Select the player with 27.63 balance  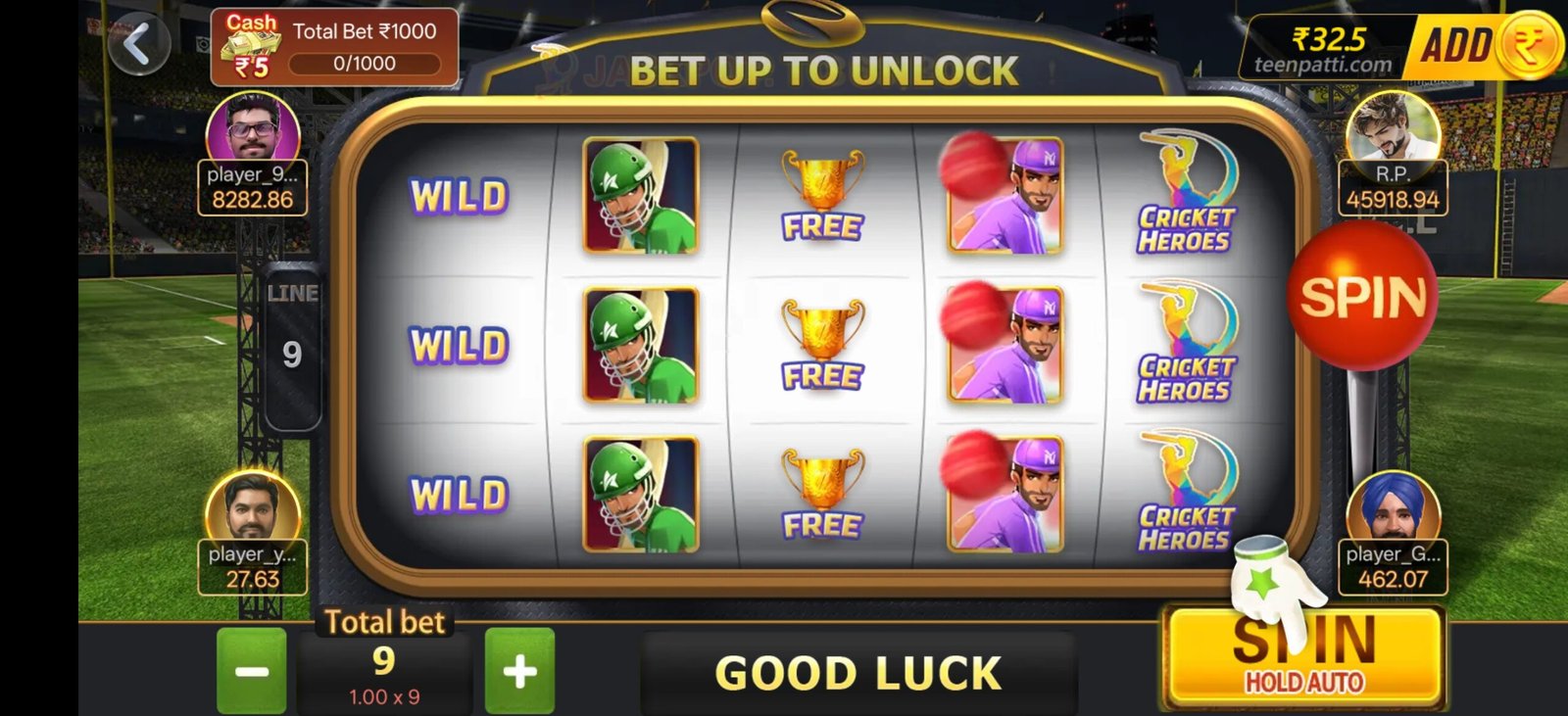click(252, 510)
